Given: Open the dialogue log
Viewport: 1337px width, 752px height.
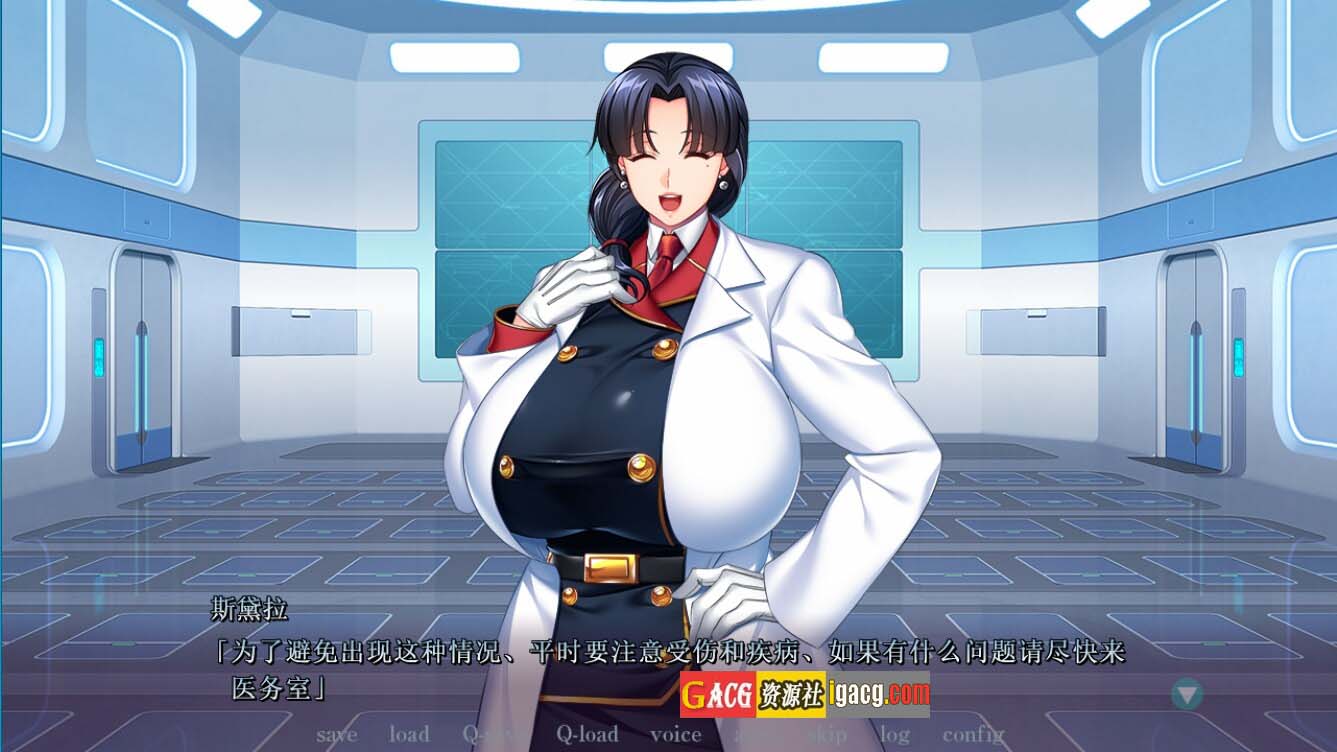Looking at the screenshot, I should (x=894, y=735).
